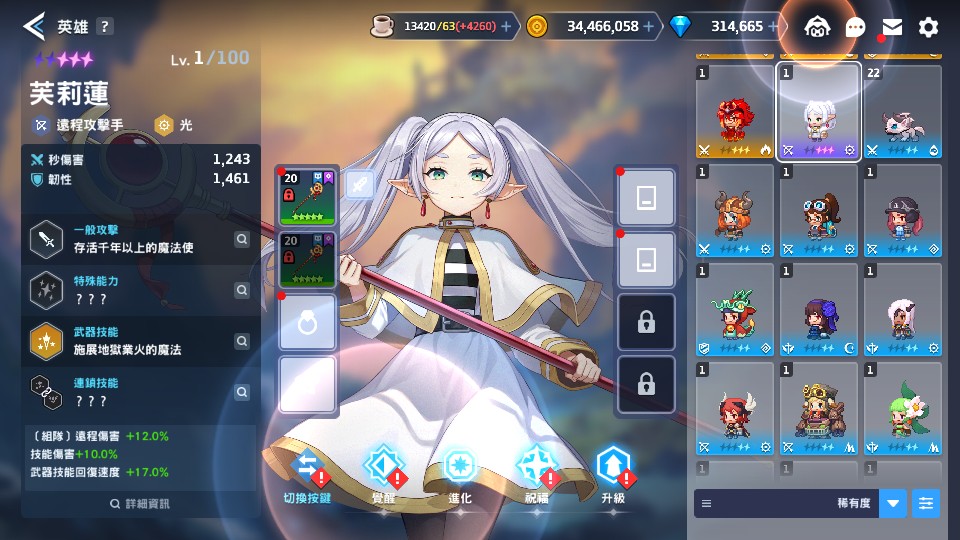Go back using the arrow beside 英雄

pyautogui.click(x=34, y=26)
